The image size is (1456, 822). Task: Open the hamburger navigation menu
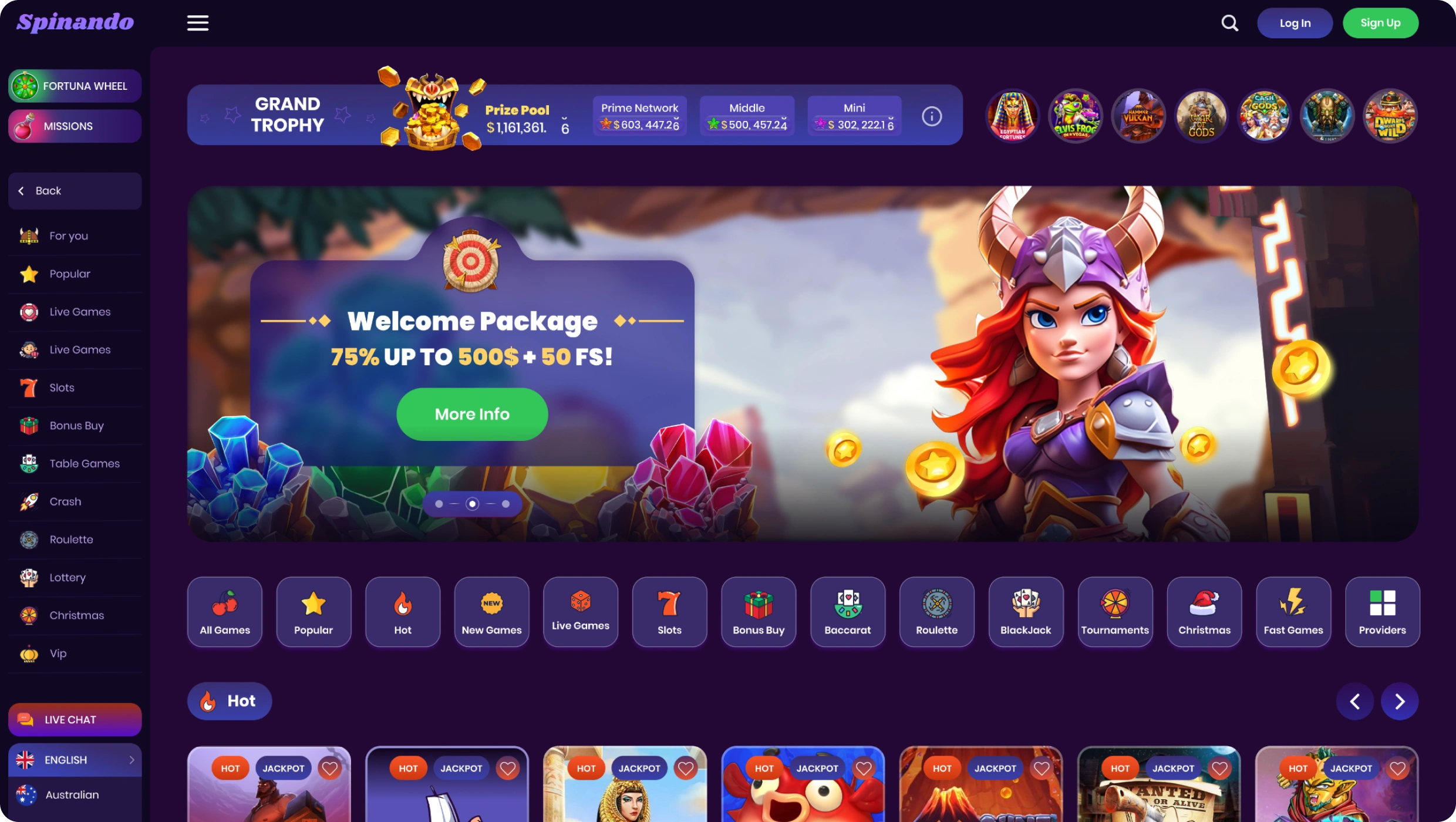click(x=197, y=23)
